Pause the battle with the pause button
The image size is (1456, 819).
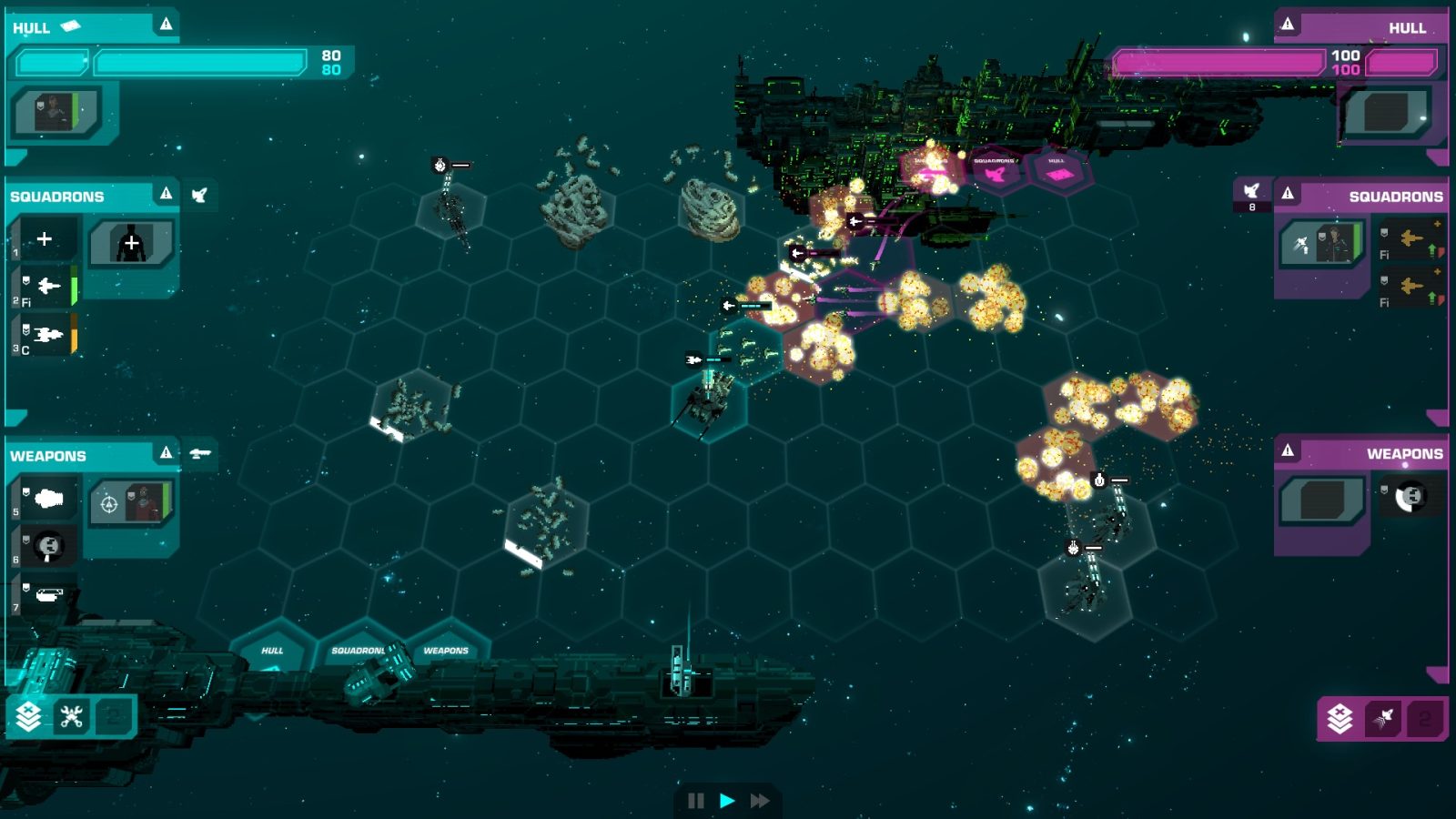click(695, 799)
